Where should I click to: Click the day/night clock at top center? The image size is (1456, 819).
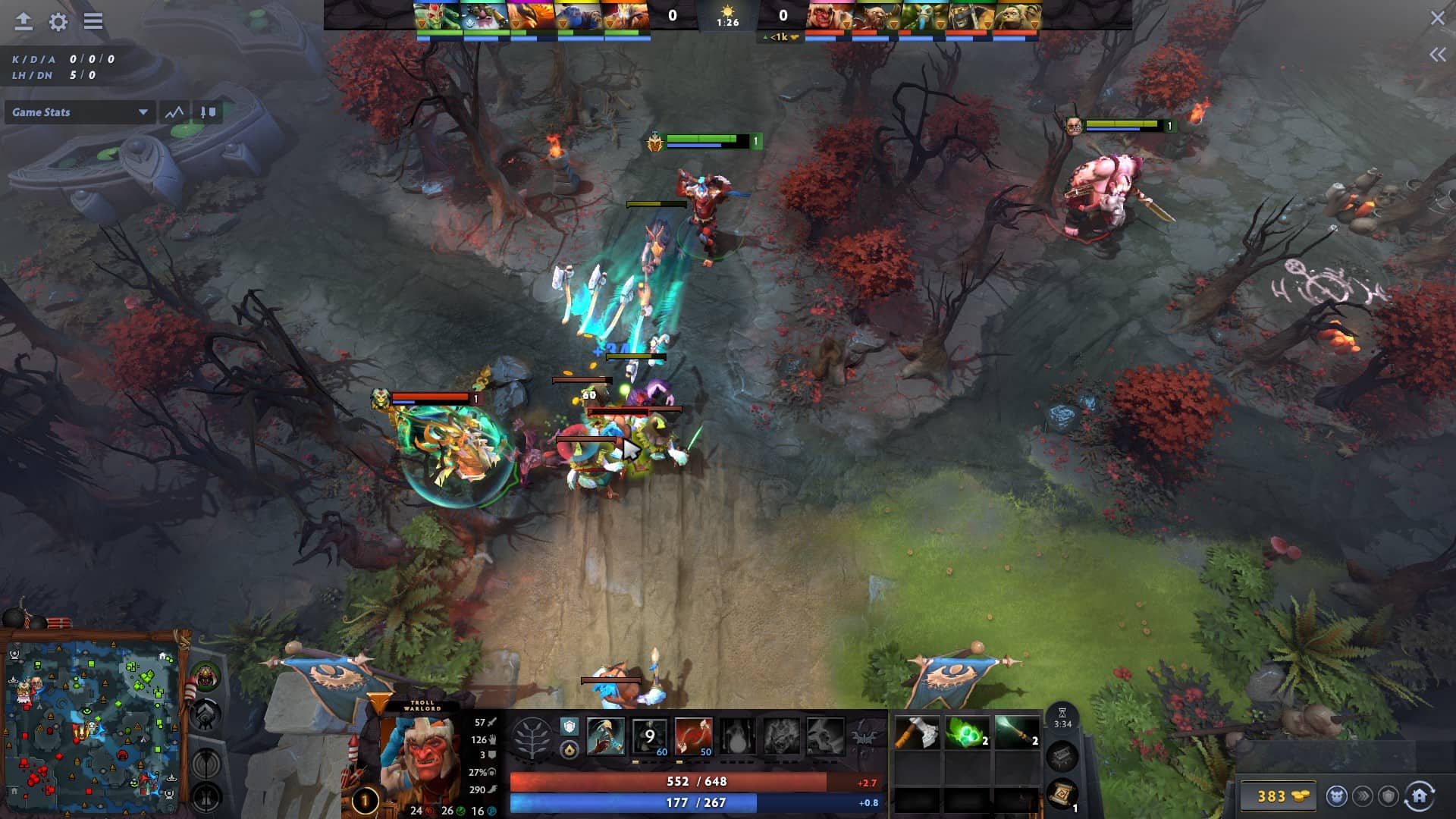click(728, 15)
